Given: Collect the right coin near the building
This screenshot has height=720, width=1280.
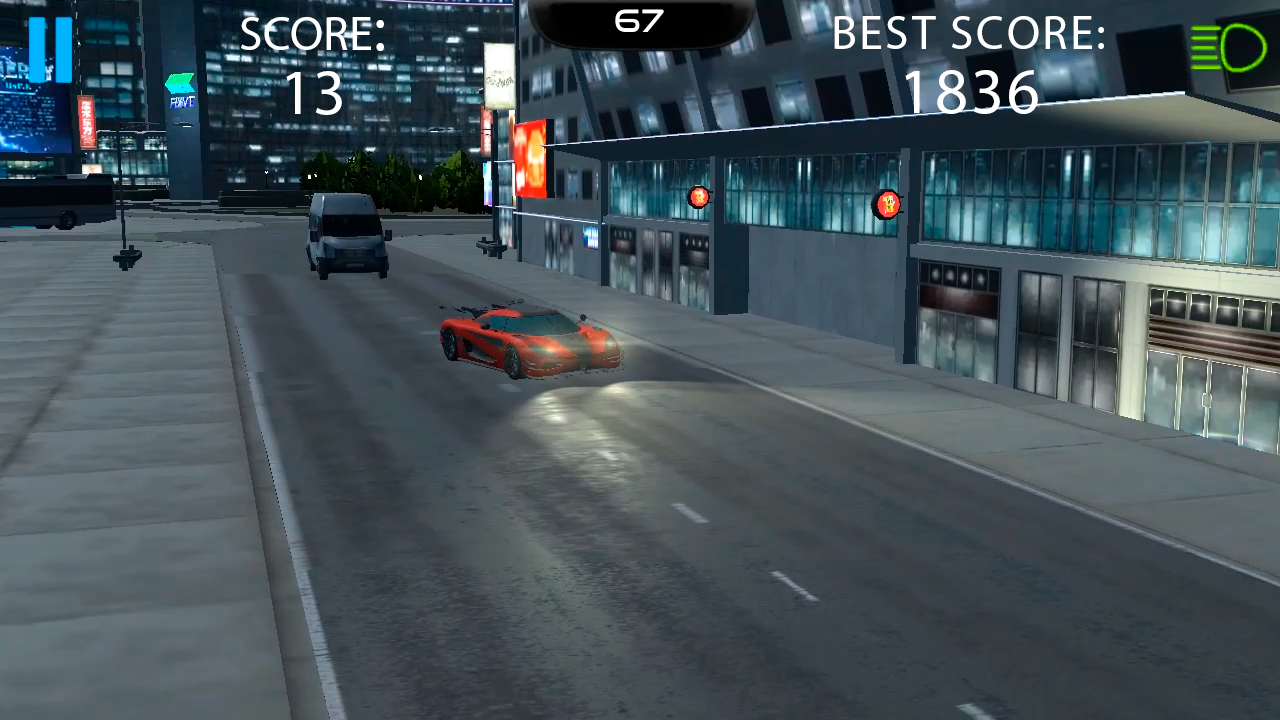Looking at the screenshot, I should click(x=888, y=205).
